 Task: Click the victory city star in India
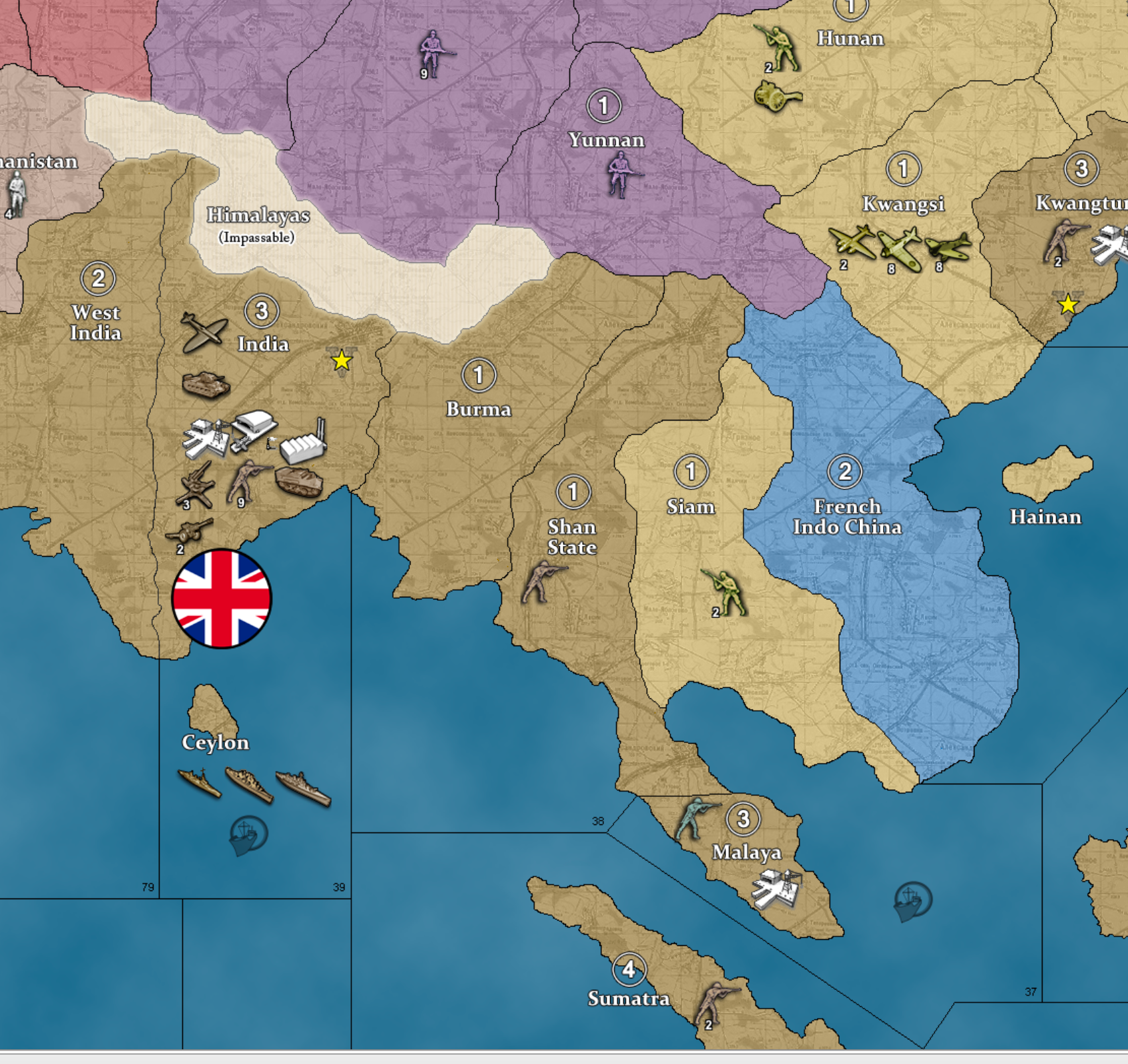(341, 360)
